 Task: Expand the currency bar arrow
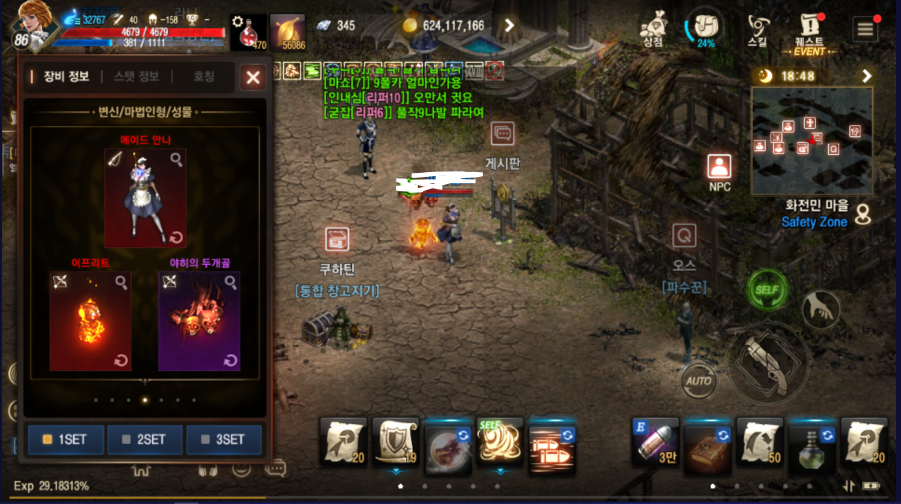(x=509, y=26)
